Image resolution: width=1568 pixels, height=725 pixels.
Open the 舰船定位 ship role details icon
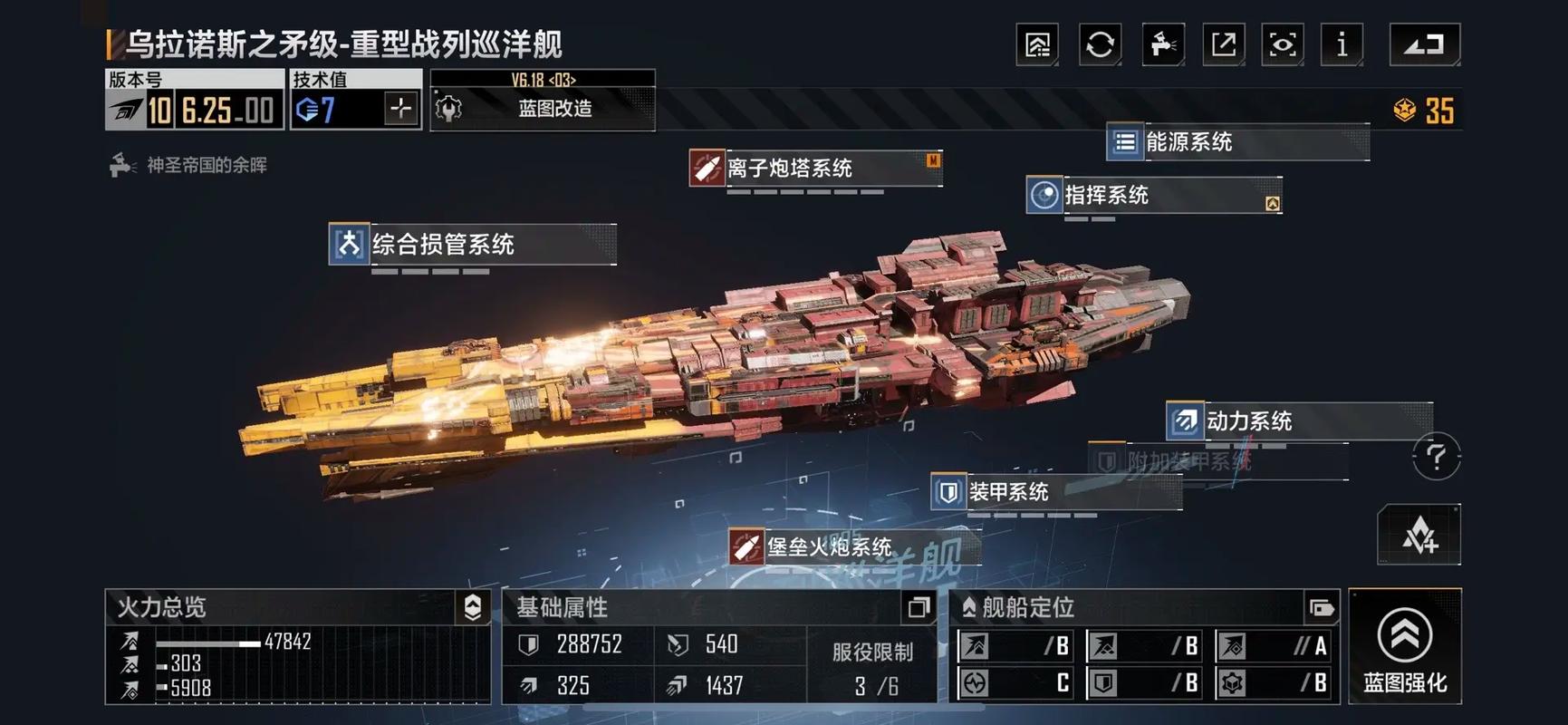[1321, 607]
